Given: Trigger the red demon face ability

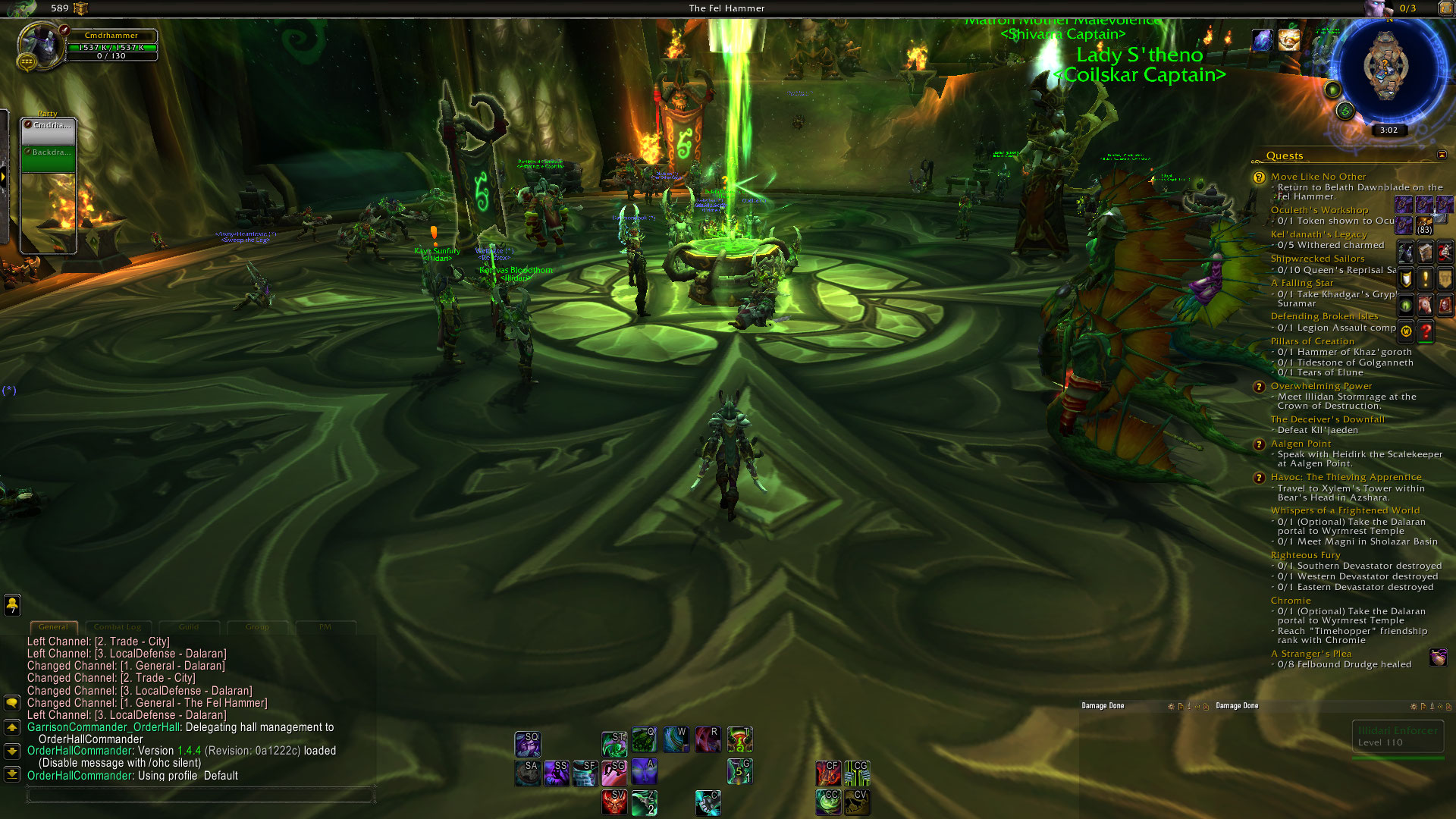Looking at the screenshot, I should point(613,802).
